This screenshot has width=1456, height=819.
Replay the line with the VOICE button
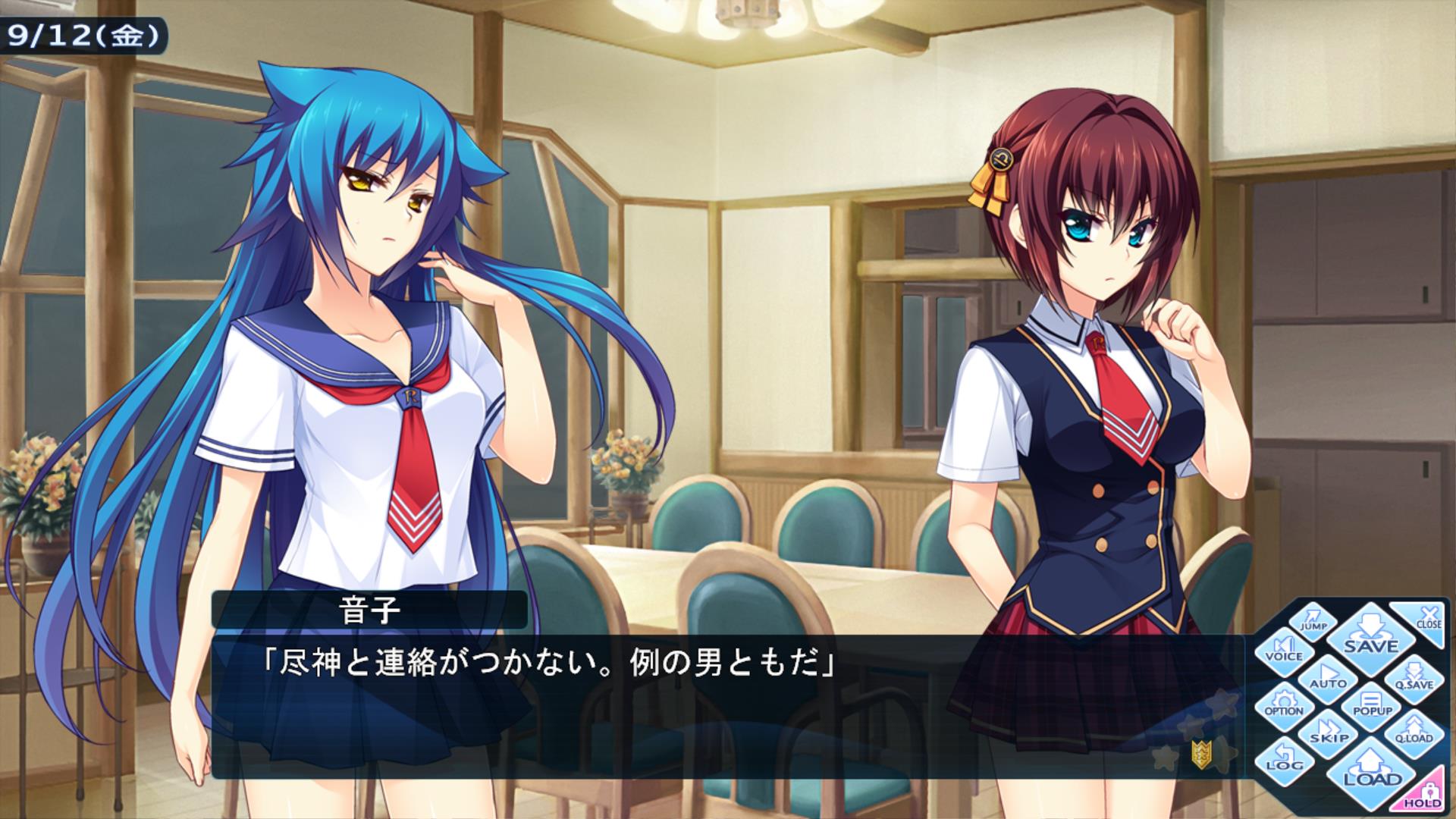(x=1284, y=651)
